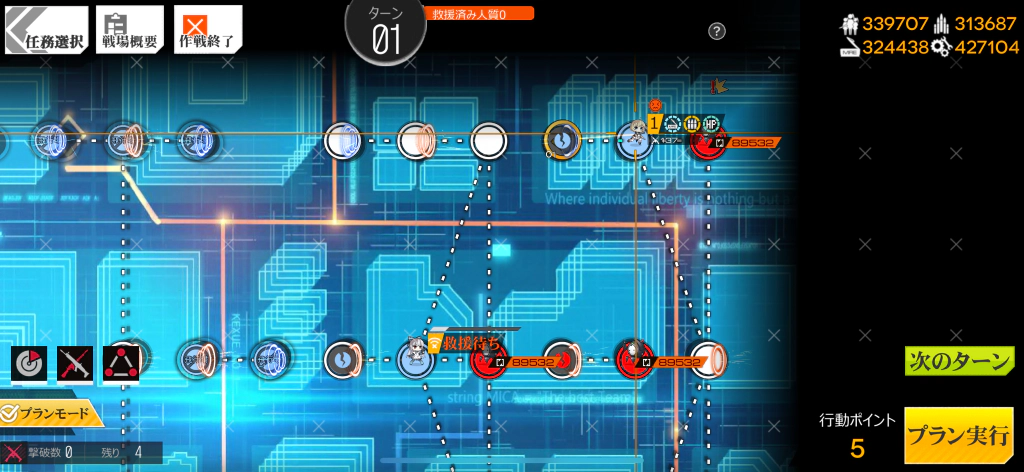Select the yellow-ringed cracked node
Screen dimensions: 1024x472
click(562, 140)
